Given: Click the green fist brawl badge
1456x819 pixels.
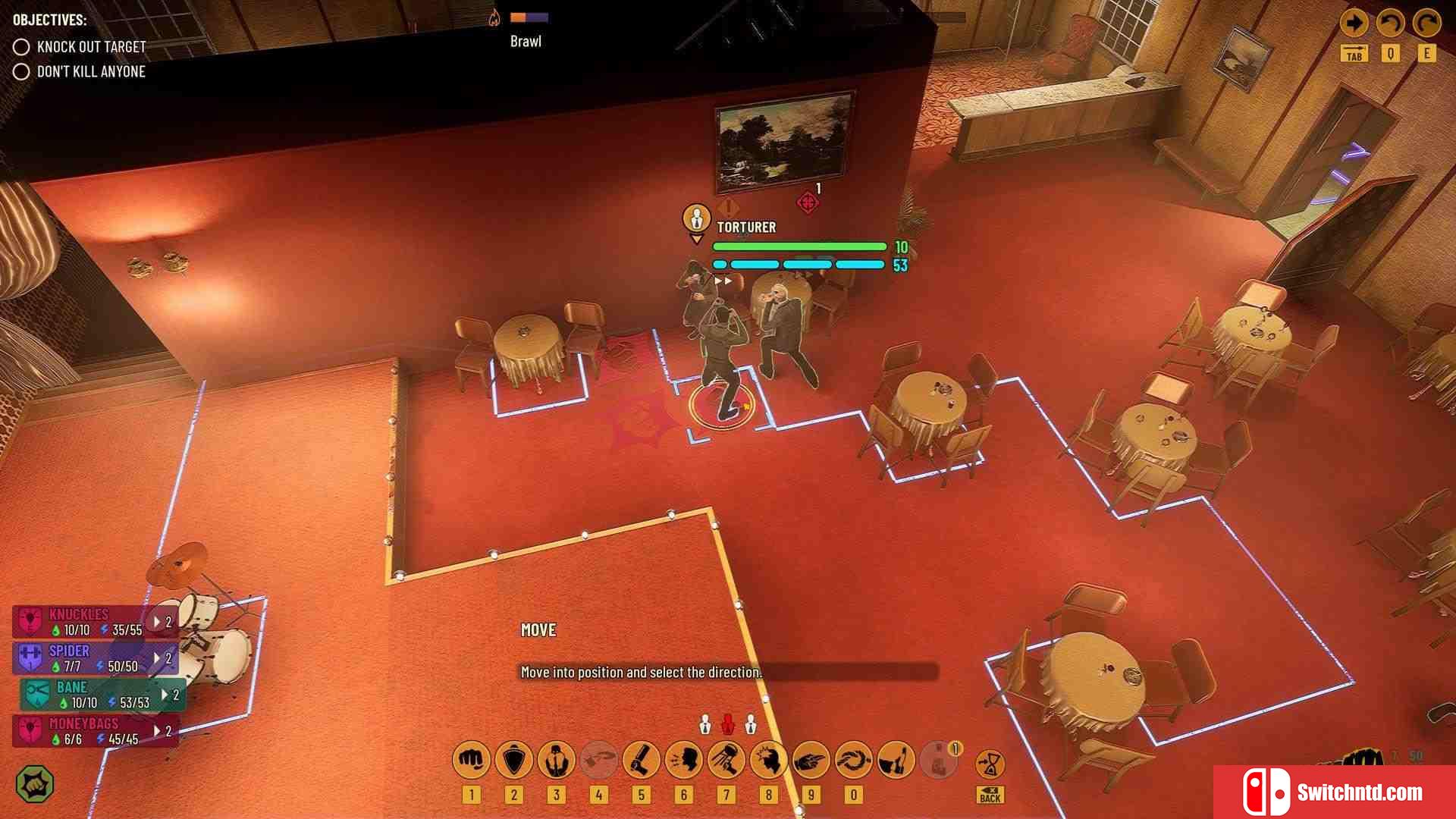Looking at the screenshot, I should pos(35,784).
